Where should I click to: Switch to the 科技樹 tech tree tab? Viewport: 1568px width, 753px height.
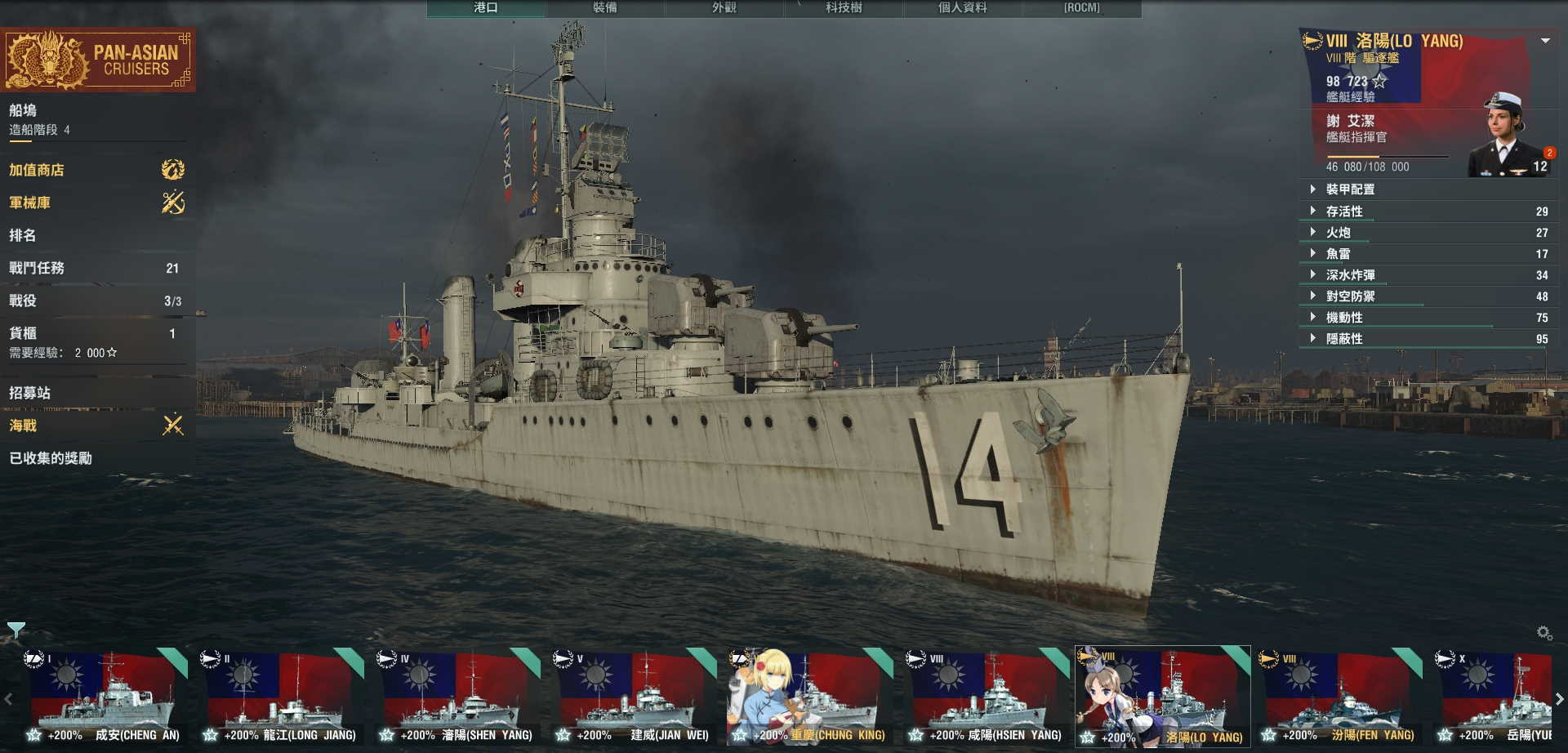844,8
